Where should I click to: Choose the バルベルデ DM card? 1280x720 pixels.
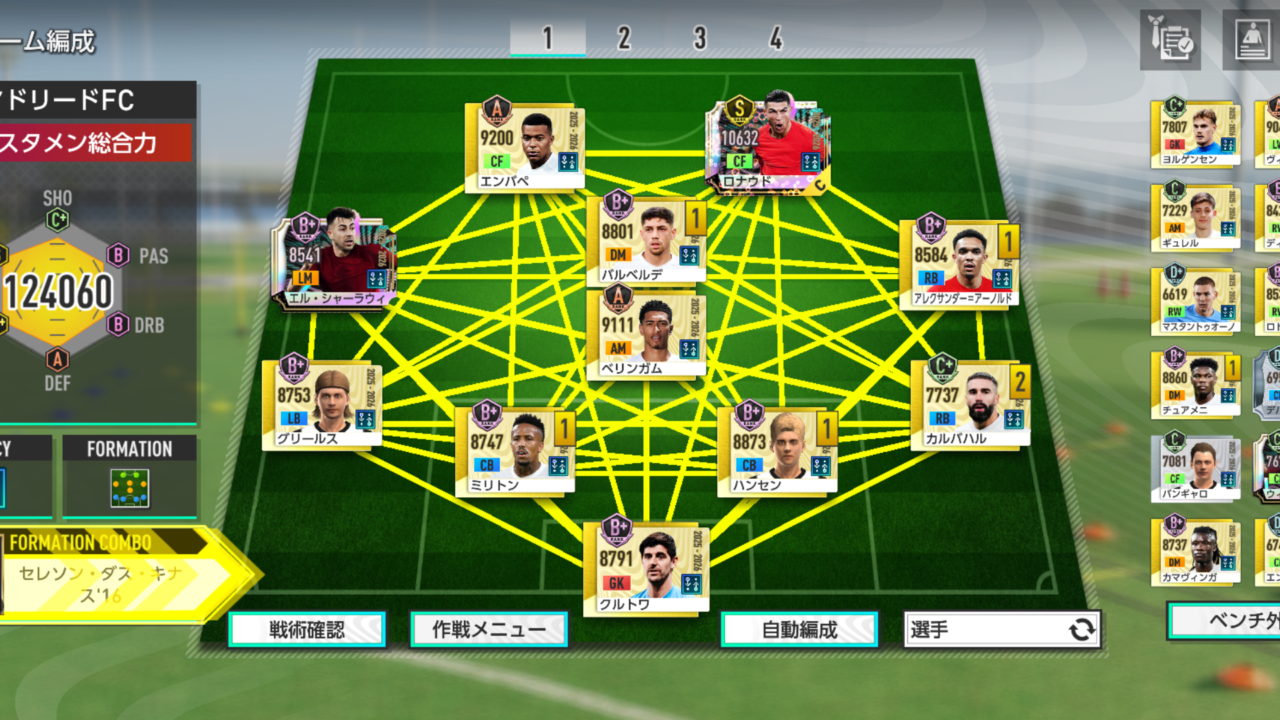646,241
